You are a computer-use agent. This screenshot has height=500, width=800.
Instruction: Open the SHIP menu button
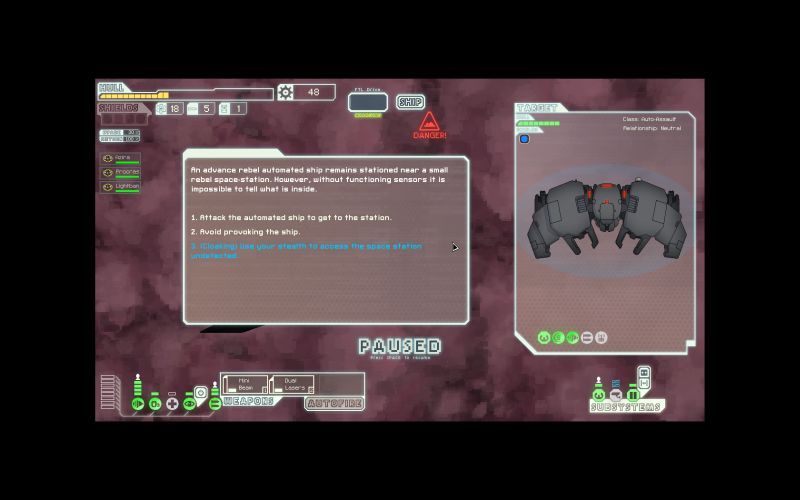pos(410,102)
